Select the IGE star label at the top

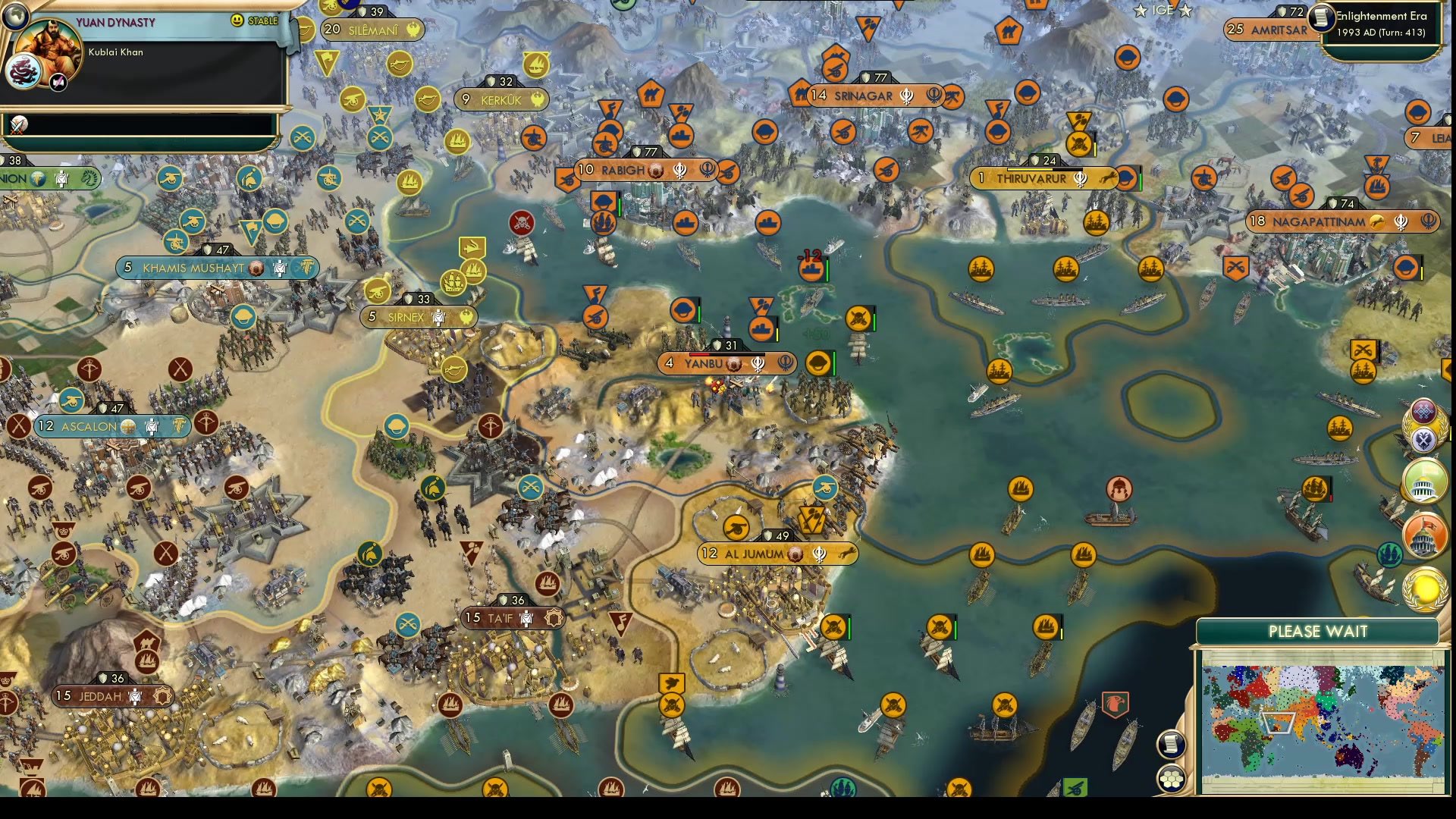tap(1162, 11)
